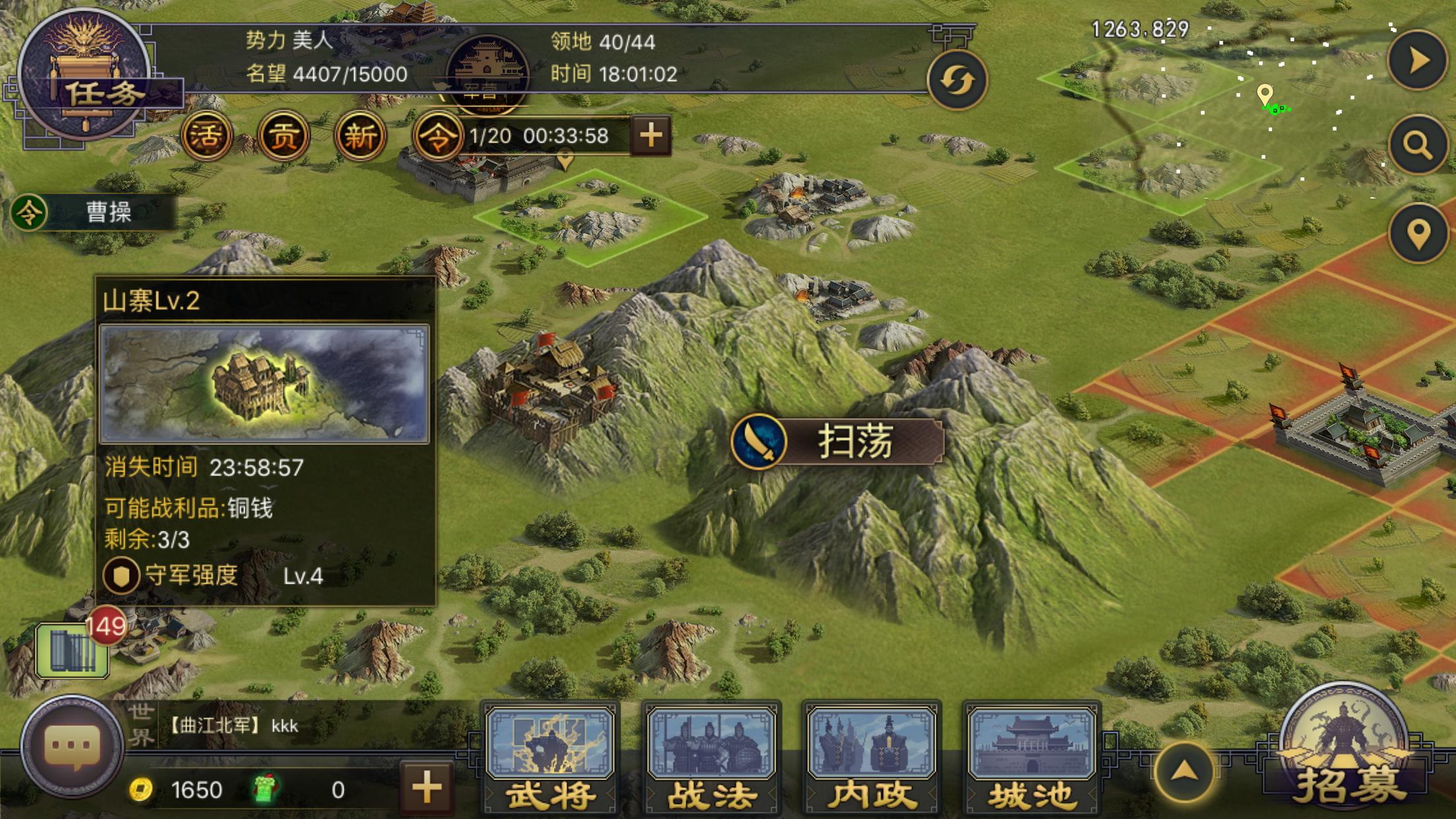Open the 战法 tactics menu
The image size is (1456, 819).
point(712,758)
